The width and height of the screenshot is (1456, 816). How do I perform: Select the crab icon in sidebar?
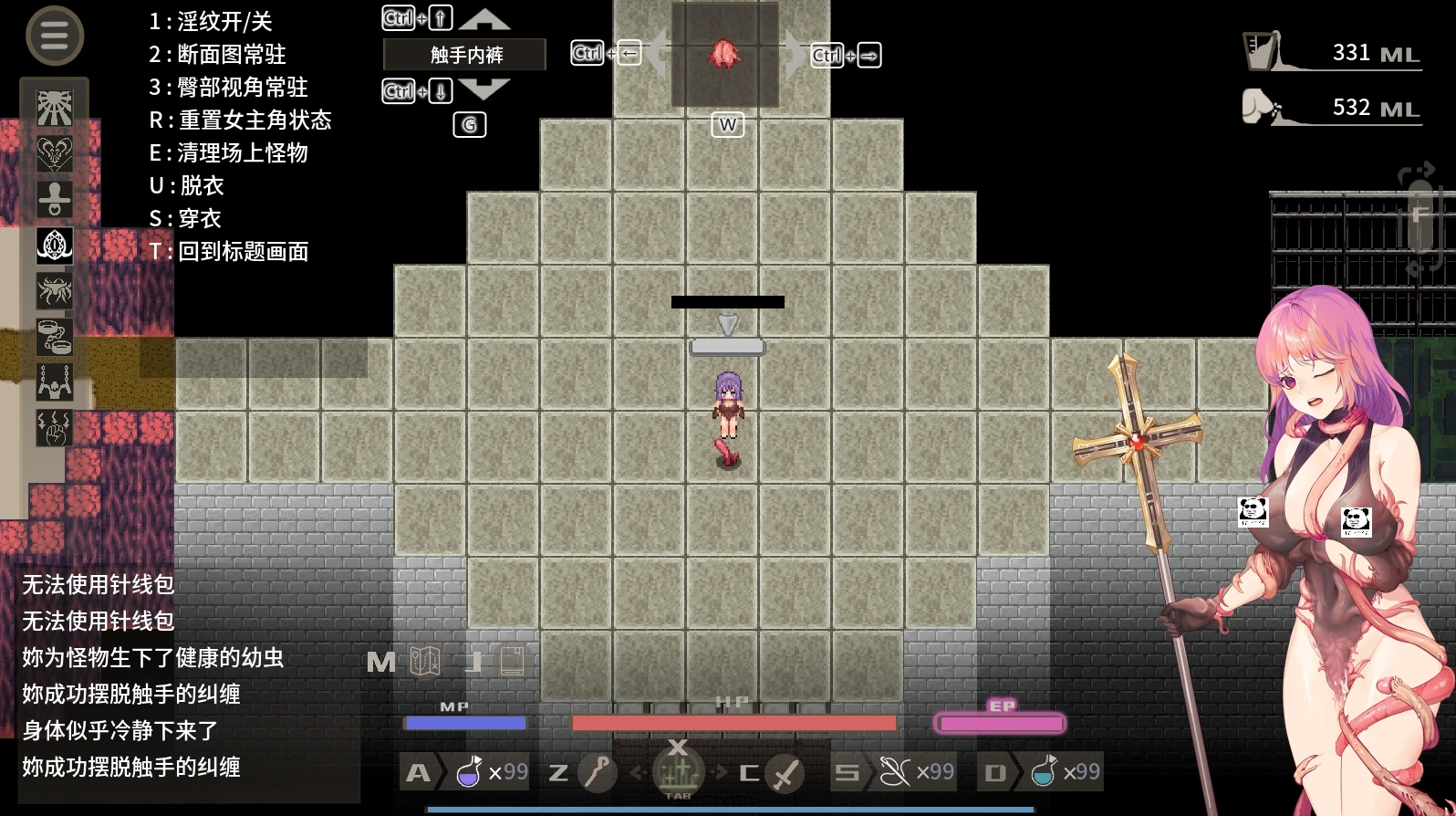(55, 291)
